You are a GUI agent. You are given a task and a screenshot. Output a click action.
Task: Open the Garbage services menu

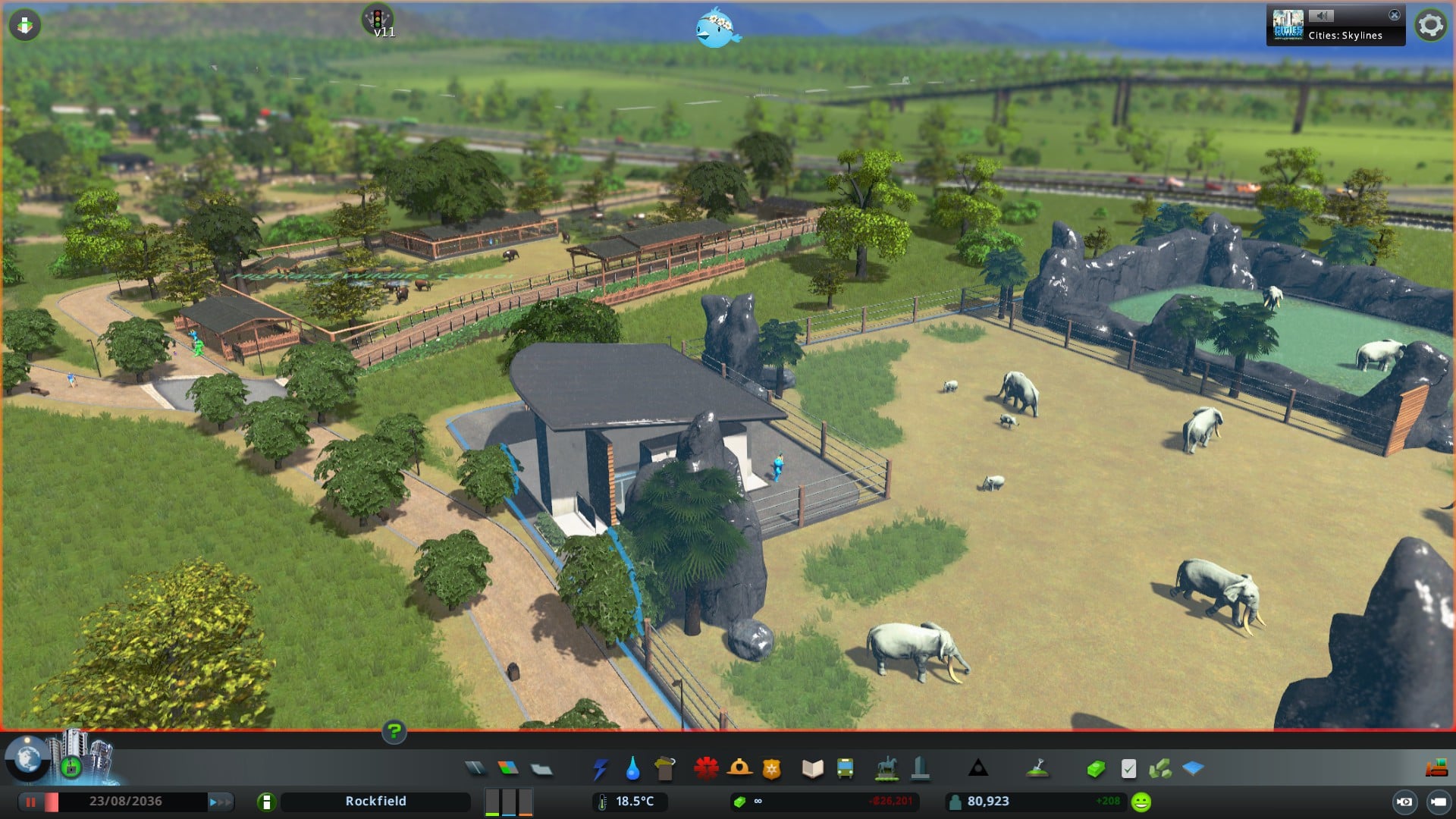665,769
